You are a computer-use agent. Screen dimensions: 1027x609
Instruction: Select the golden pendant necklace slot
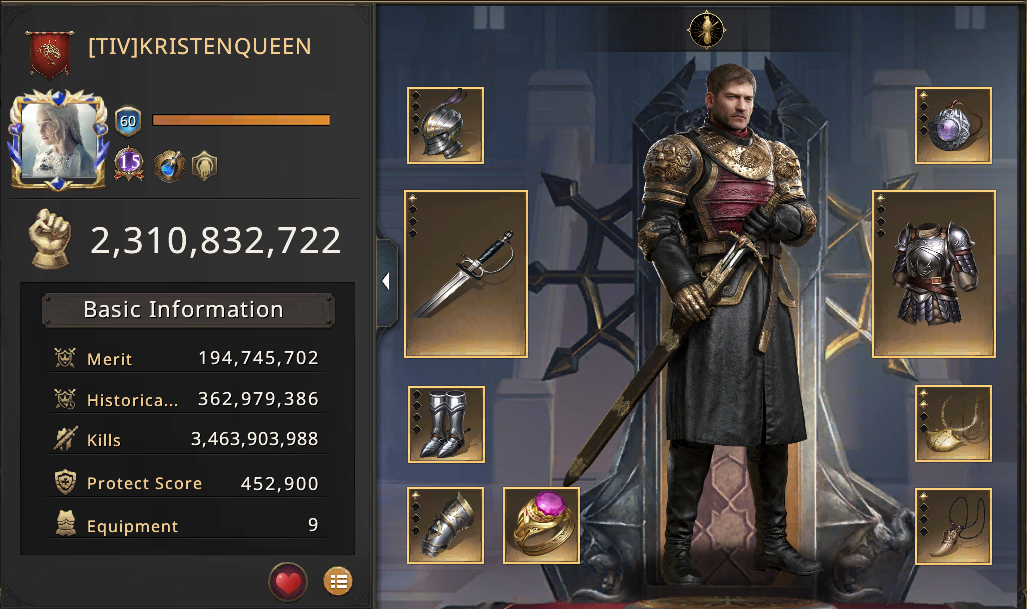click(x=953, y=424)
